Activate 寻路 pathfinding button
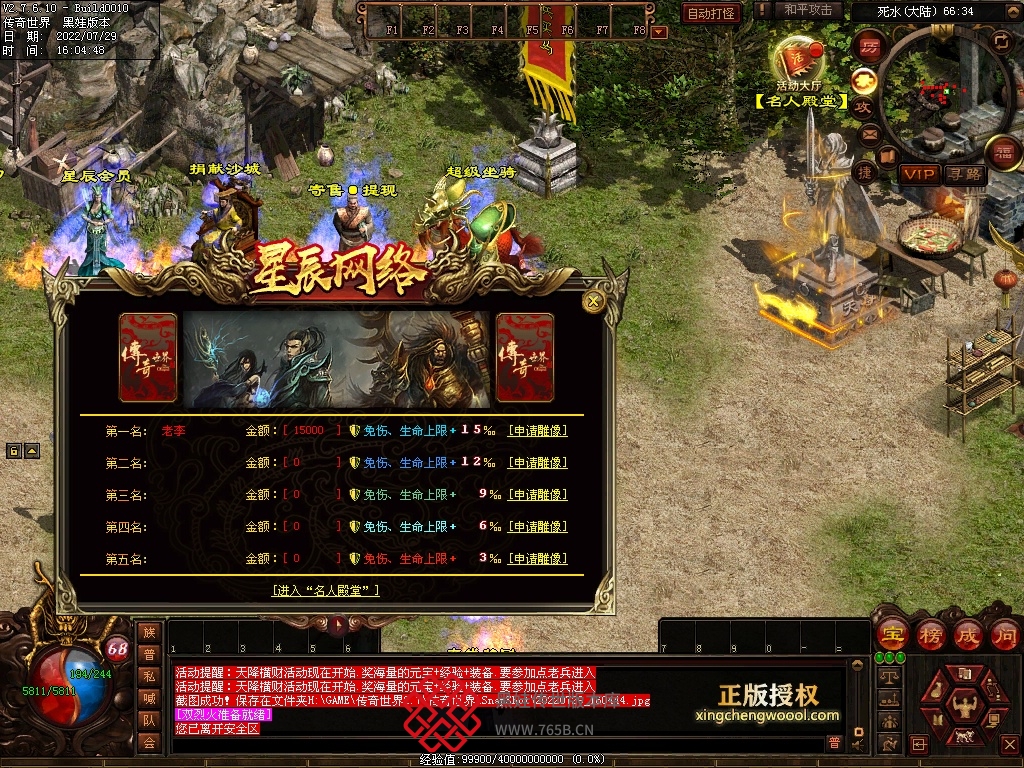The image size is (1024, 768). point(966,174)
